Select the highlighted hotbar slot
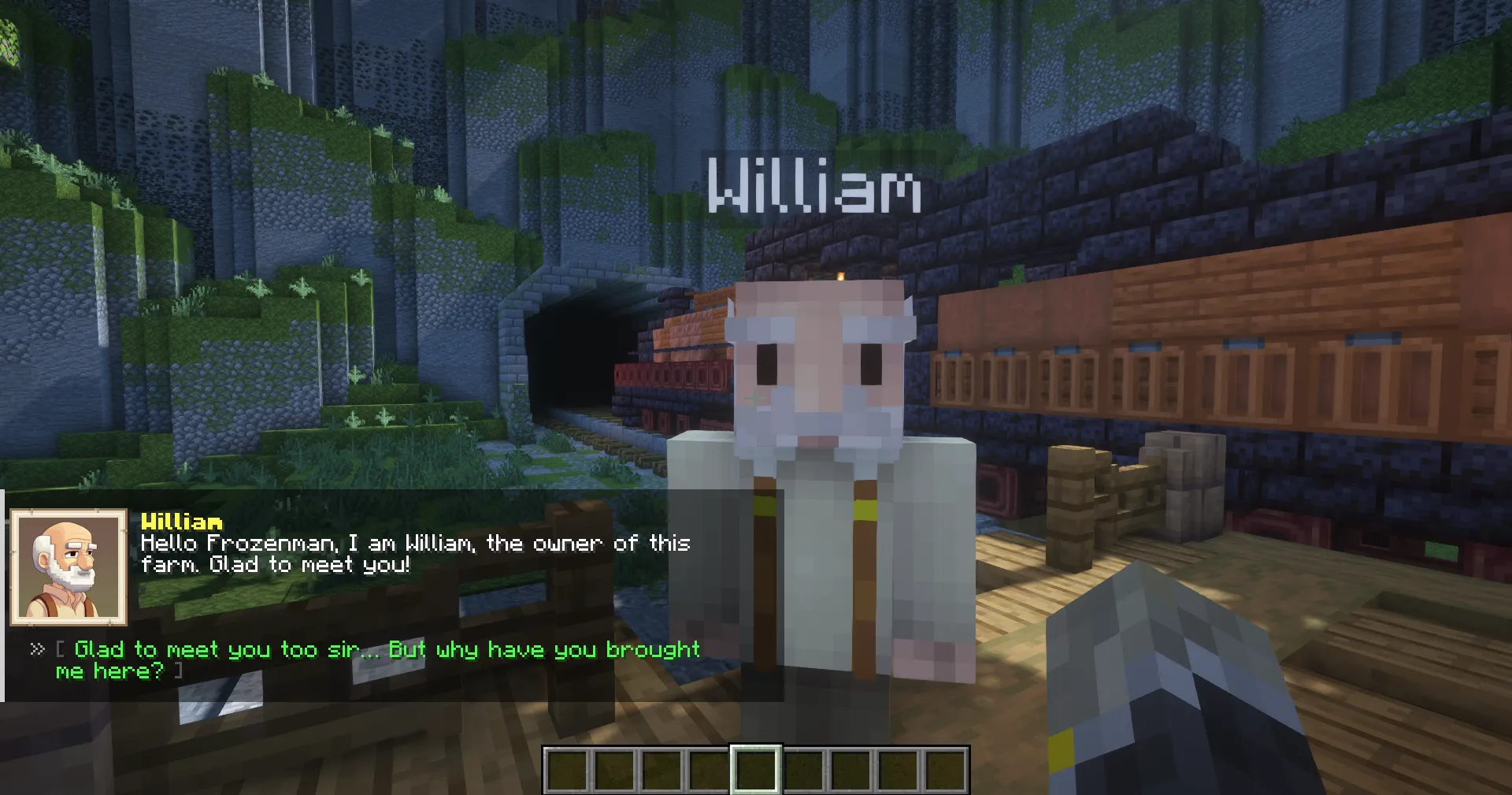The image size is (1512, 795). [x=756, y=770]
